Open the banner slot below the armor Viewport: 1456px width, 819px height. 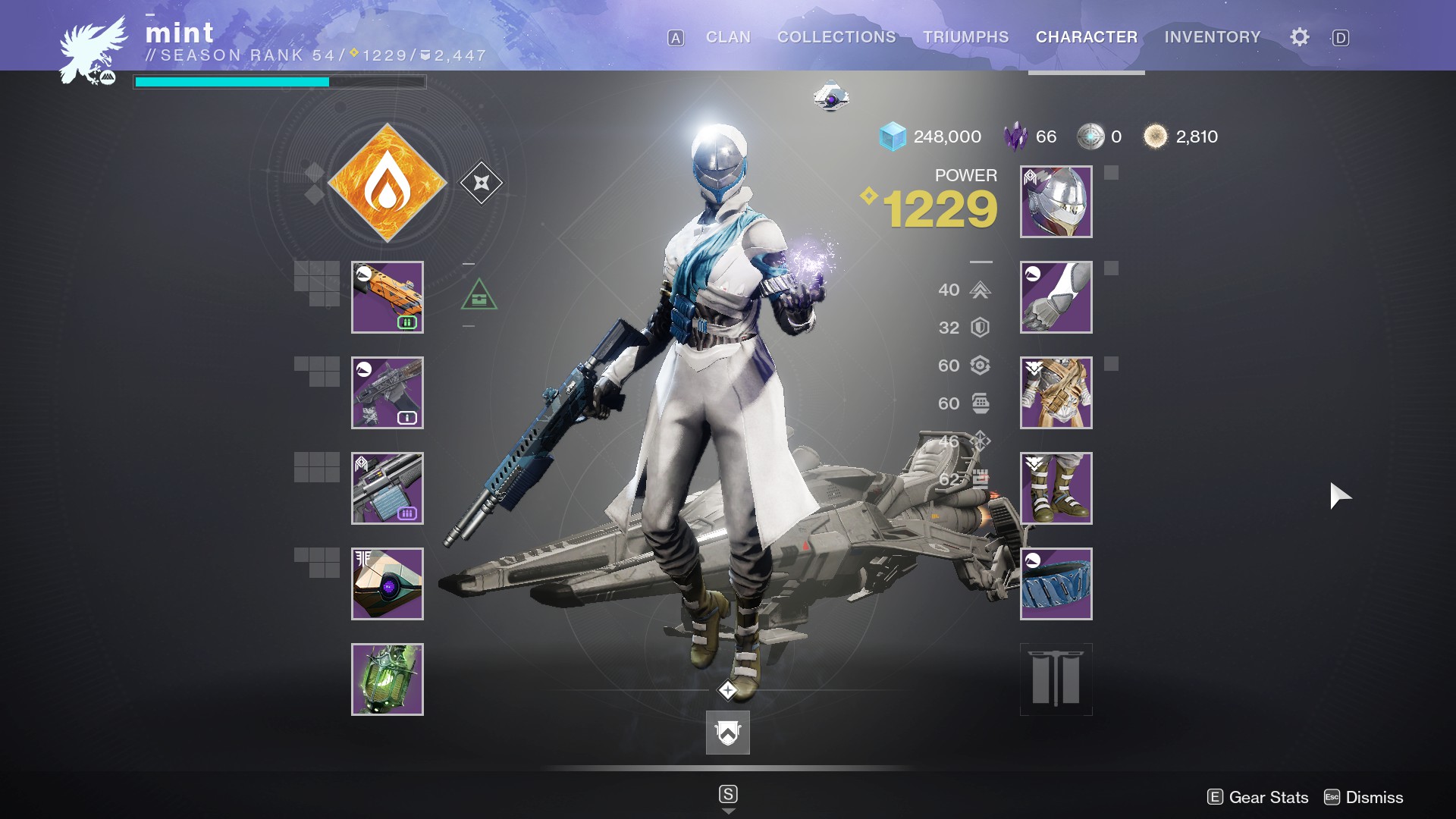tap(1056, 679)
